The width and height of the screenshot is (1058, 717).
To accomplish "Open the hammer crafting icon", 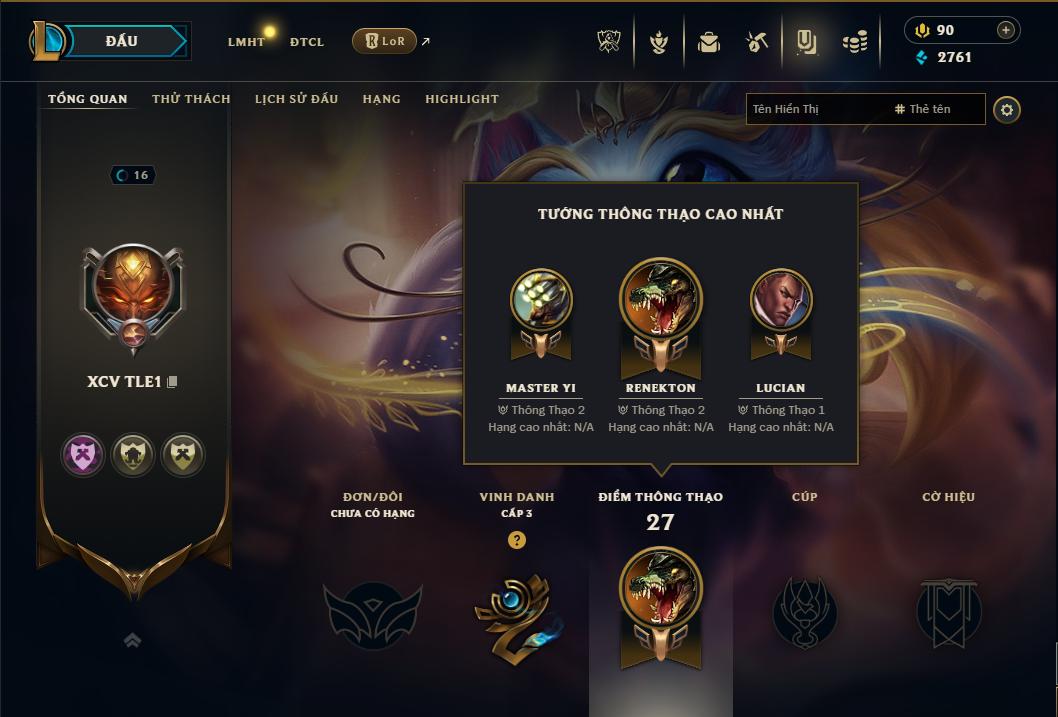I will point(757,42).
